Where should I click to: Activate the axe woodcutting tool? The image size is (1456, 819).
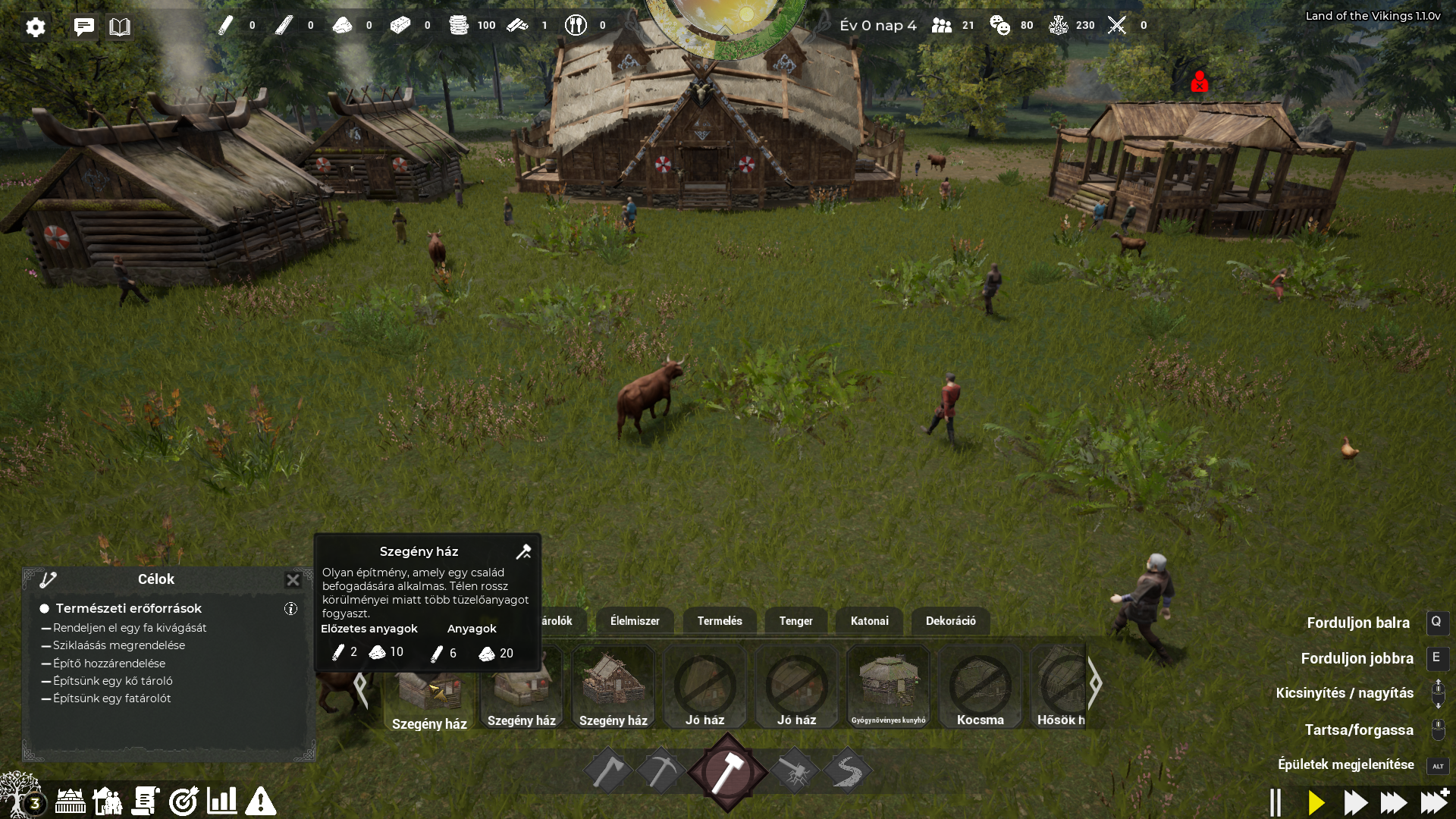[608, 771]
